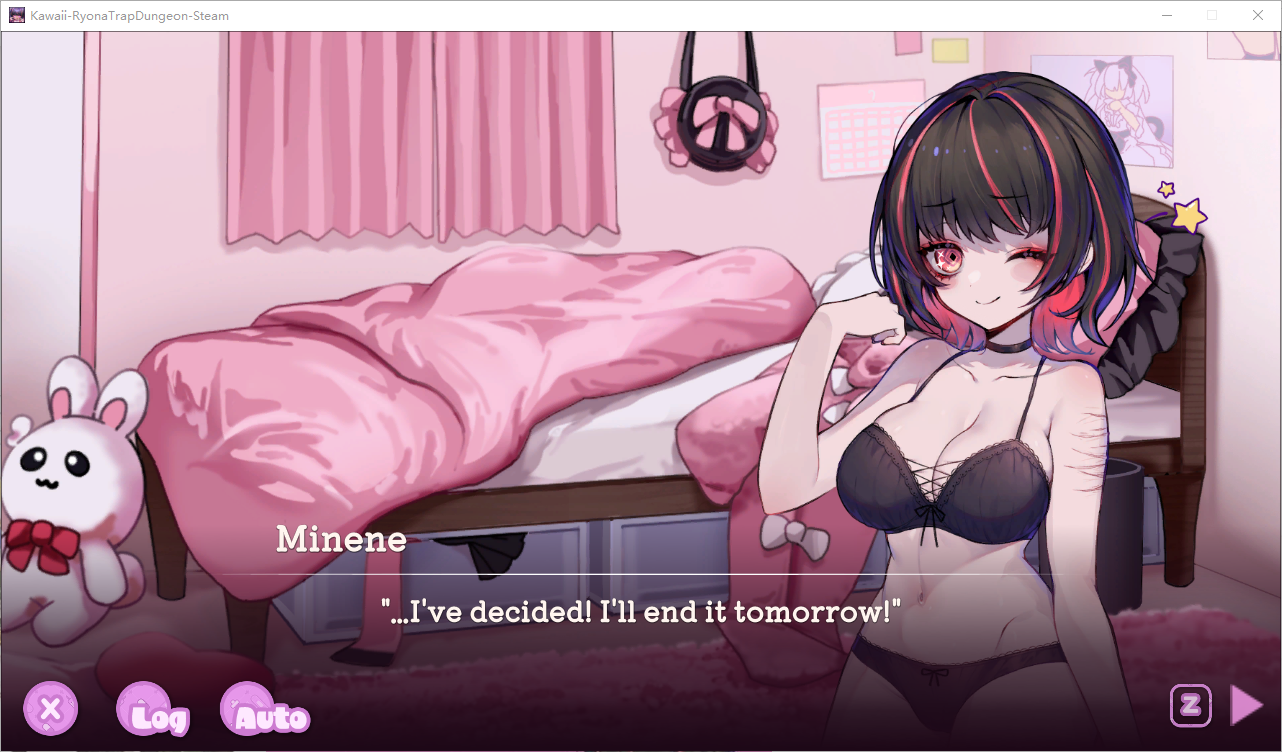
Task: Hide the dialogue box with X button
Action: (50, 710)
